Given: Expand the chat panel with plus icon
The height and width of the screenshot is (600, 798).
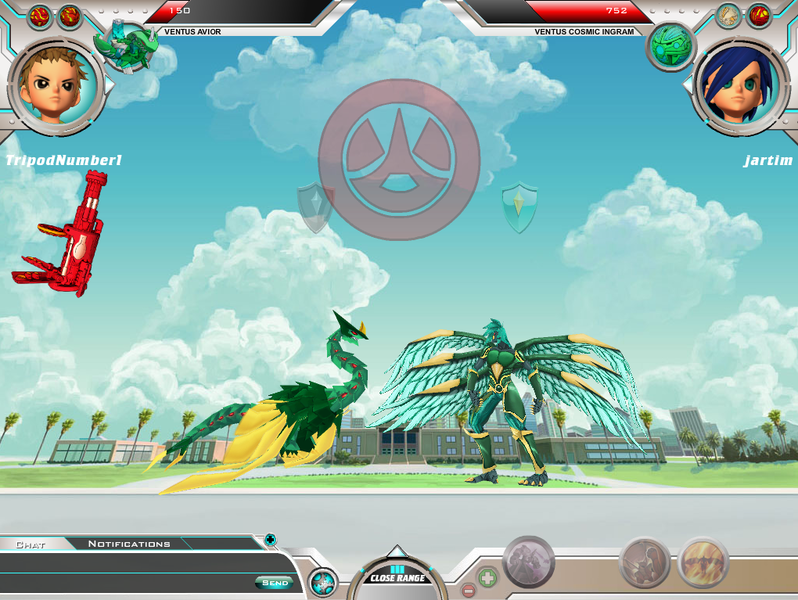Looking at the screenshot, I should tap(270, 540).
